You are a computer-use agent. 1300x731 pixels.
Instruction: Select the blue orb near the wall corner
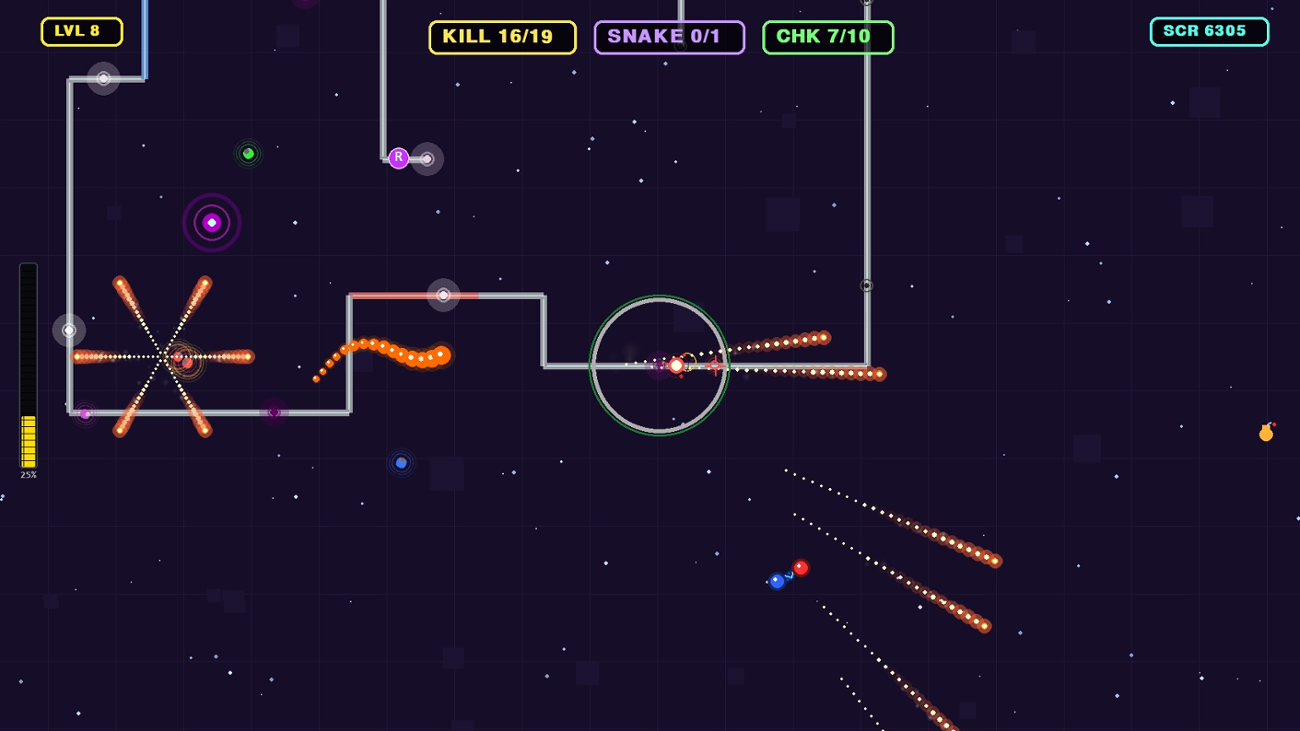[x=402, y=460]
